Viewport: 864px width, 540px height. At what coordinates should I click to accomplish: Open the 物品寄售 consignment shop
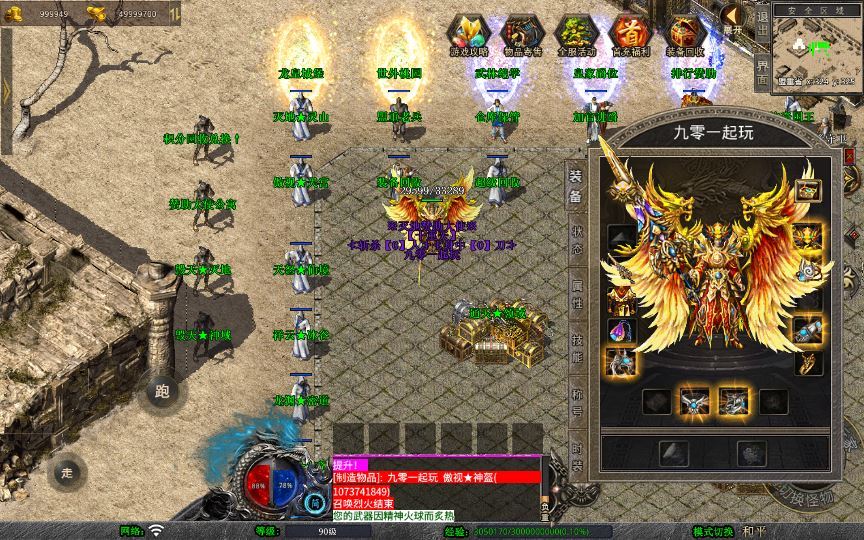point(522,34)
